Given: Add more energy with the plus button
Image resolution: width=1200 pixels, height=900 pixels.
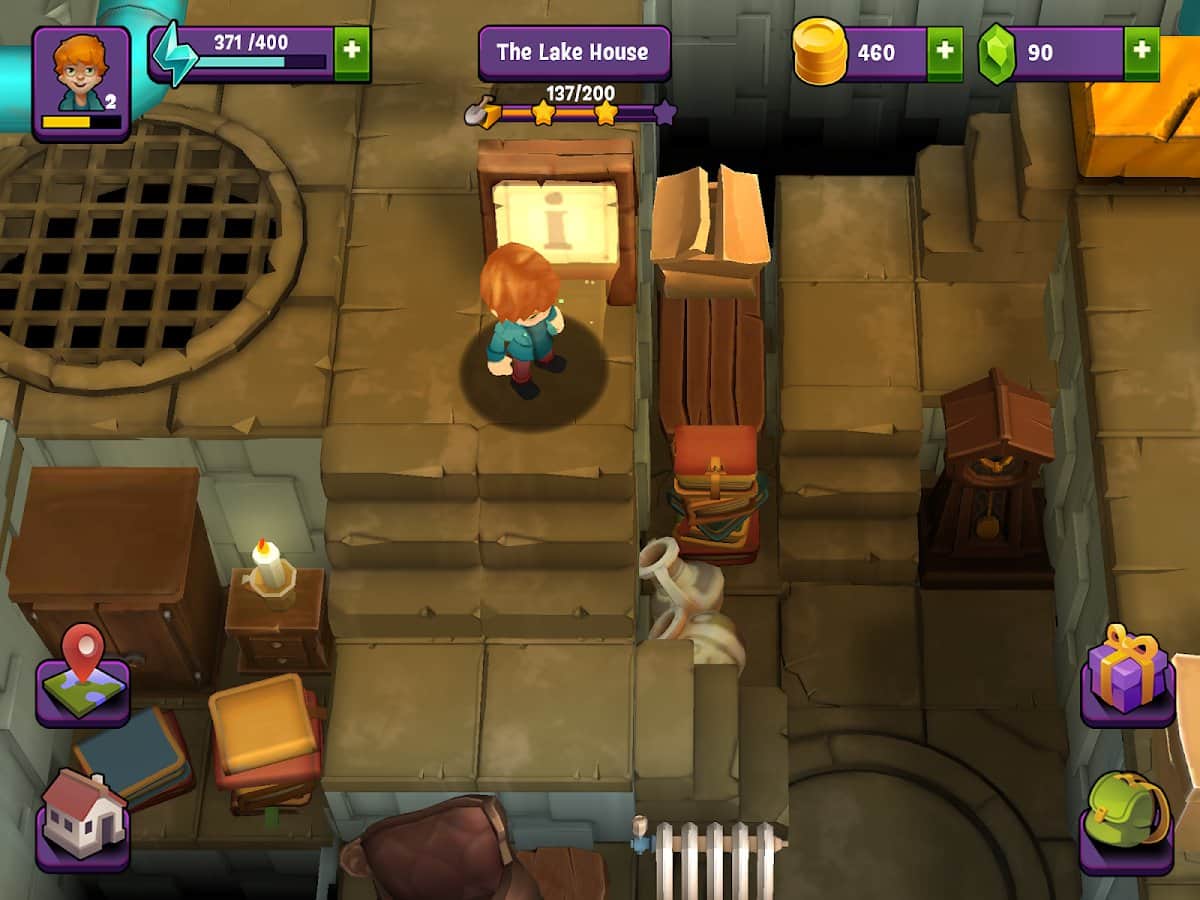Looking at the screenshot, I should (x=351, y=53).
